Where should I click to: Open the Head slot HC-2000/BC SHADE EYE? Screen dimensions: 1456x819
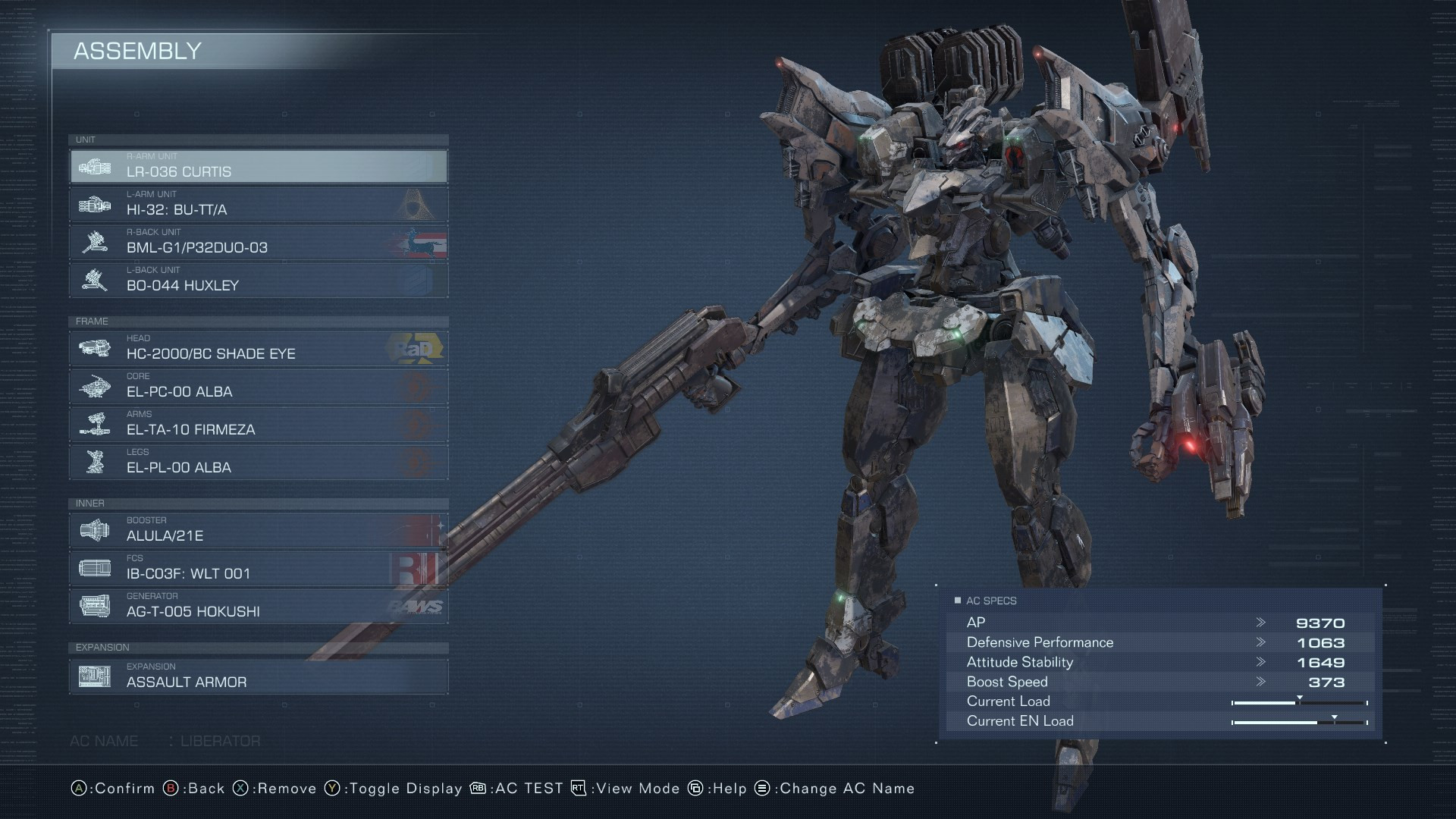pos(258,348)
